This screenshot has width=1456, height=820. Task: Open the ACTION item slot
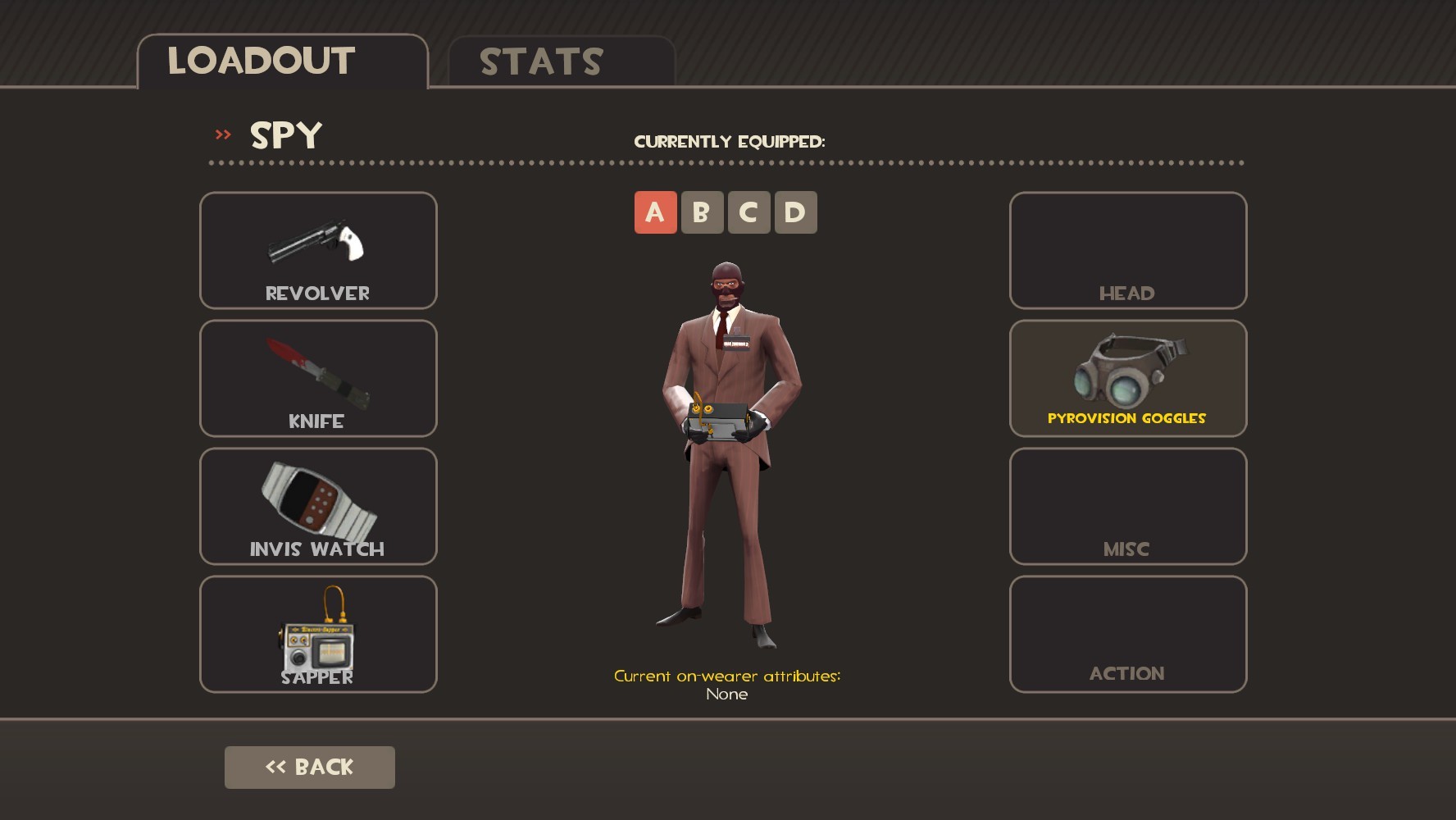1127,634
